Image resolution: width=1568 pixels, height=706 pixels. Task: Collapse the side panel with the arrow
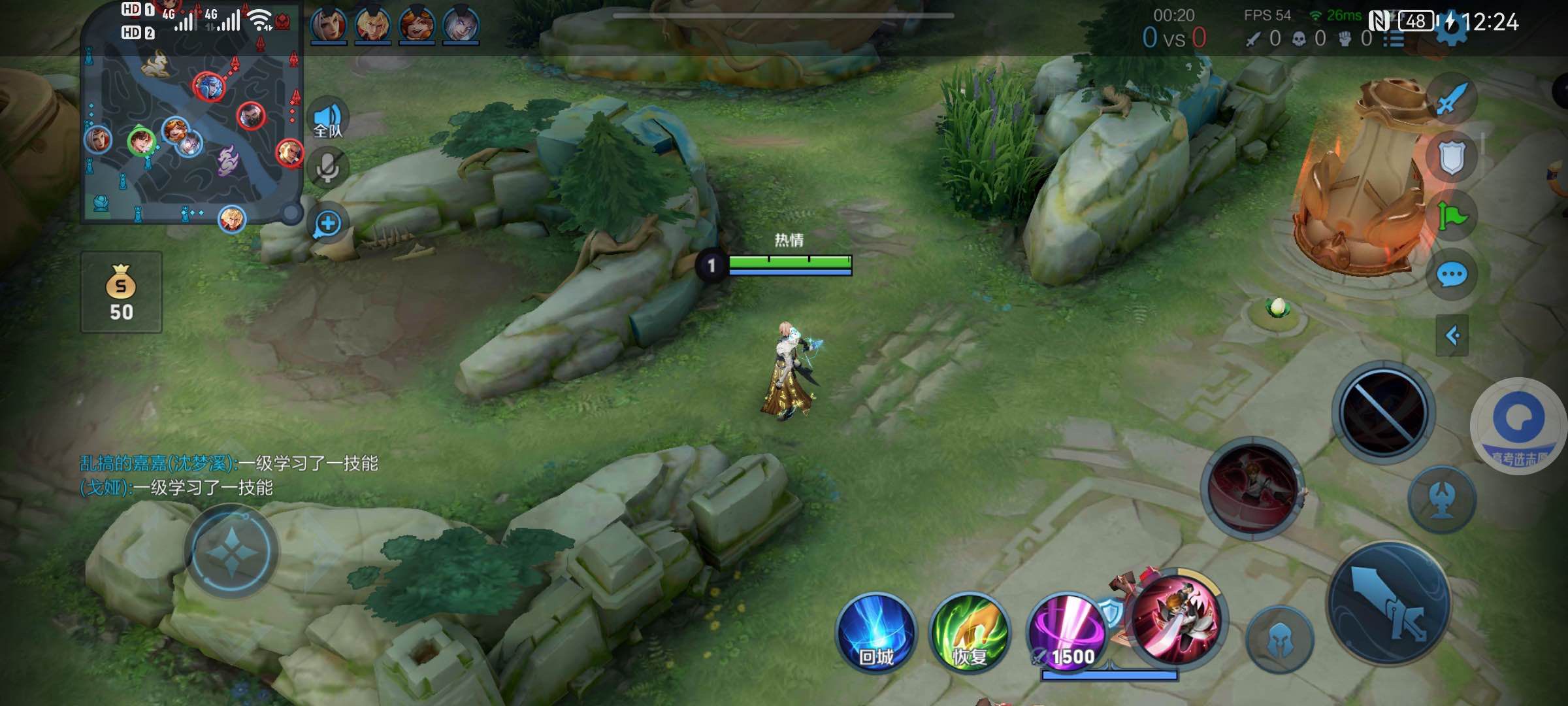tap(1452, 336)
